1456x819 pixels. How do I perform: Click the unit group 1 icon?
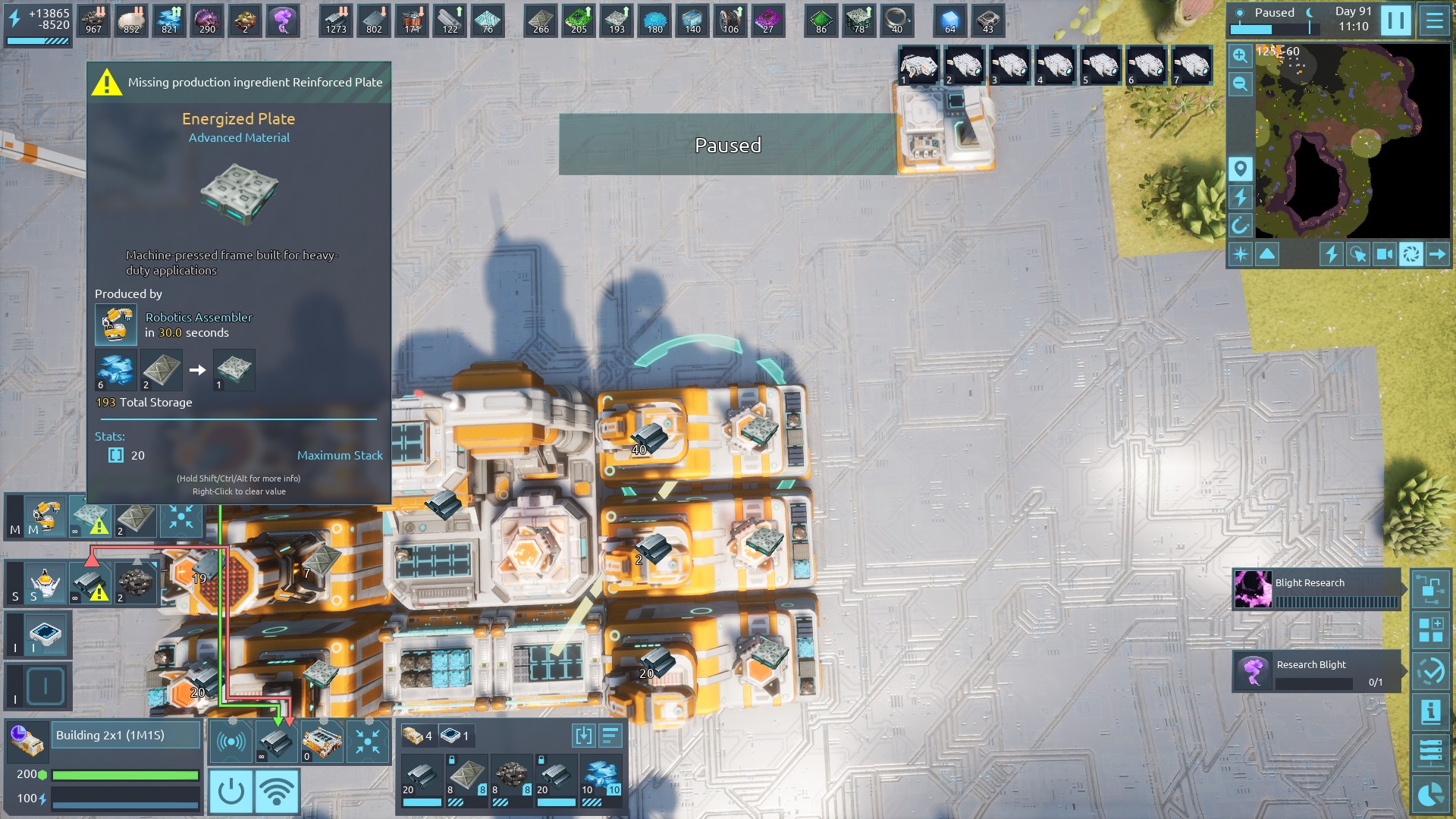[919, 66]
